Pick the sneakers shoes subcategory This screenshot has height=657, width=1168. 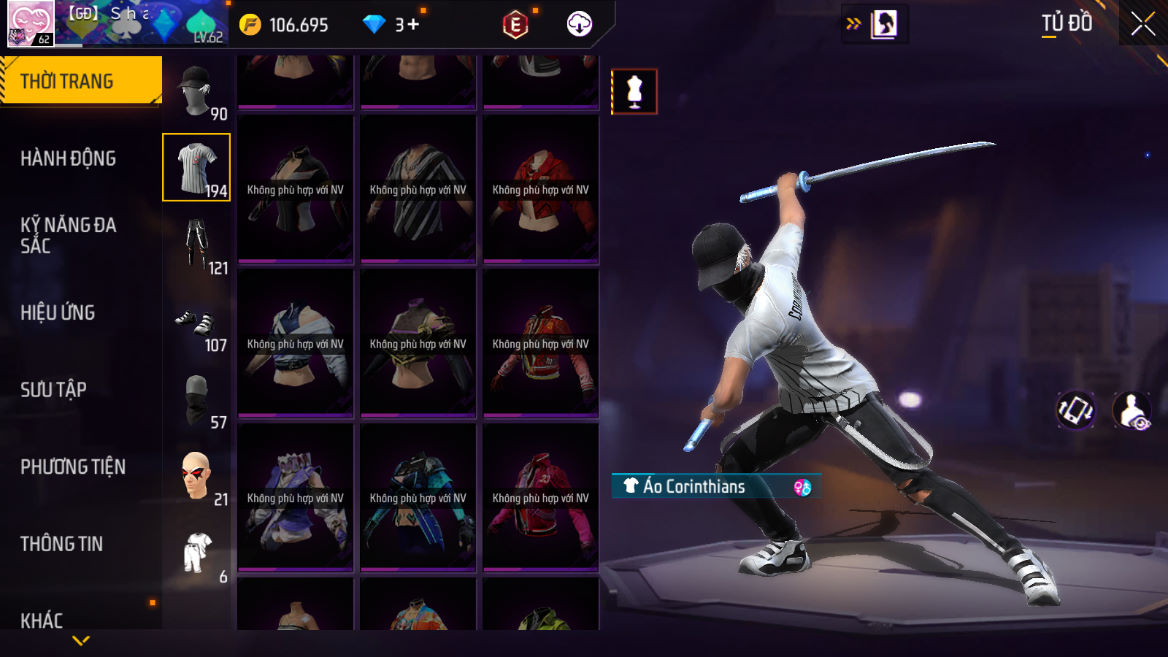click(196, 322)
